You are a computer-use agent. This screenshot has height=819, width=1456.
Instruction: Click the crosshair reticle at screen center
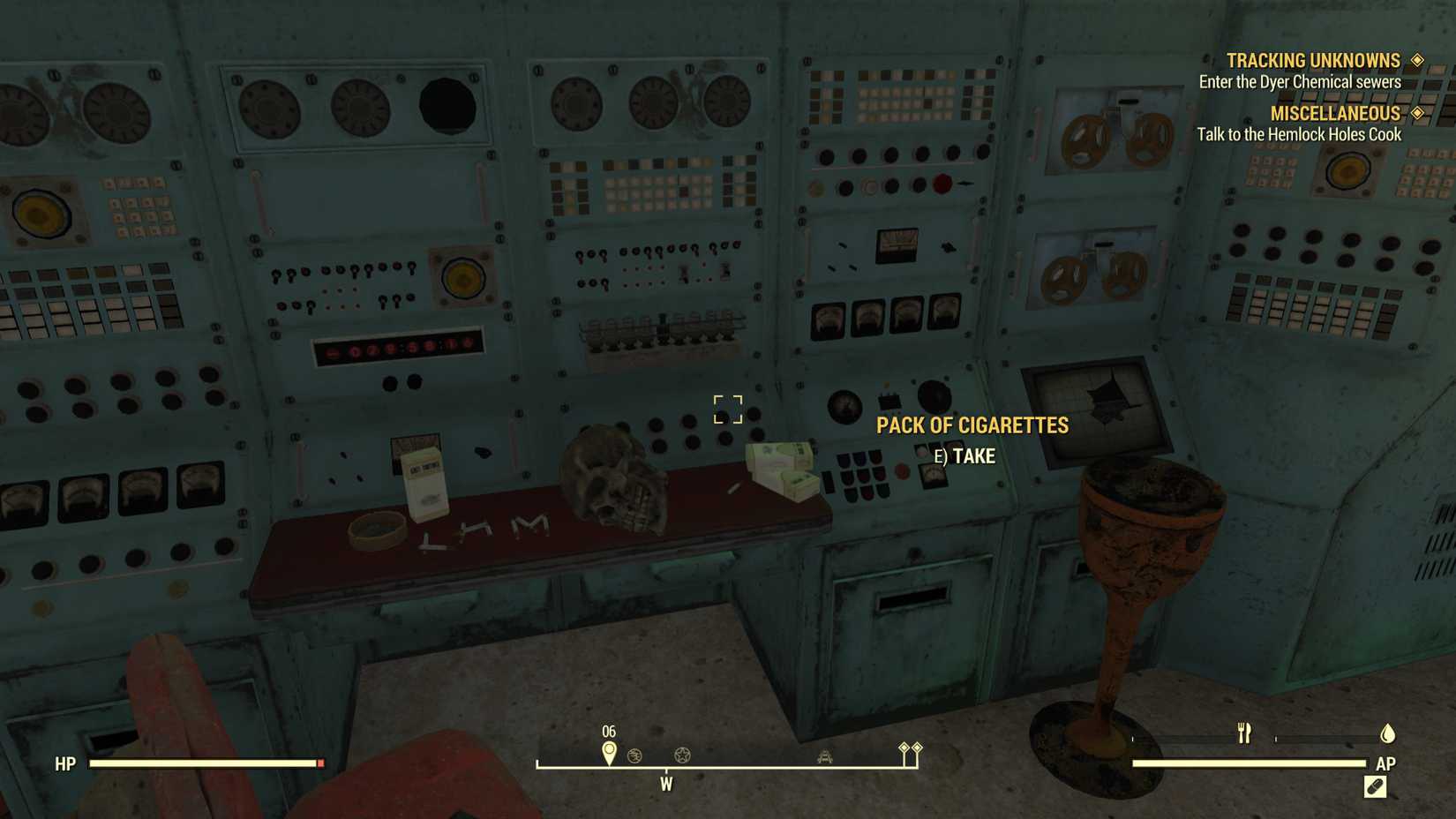[728, 409]
